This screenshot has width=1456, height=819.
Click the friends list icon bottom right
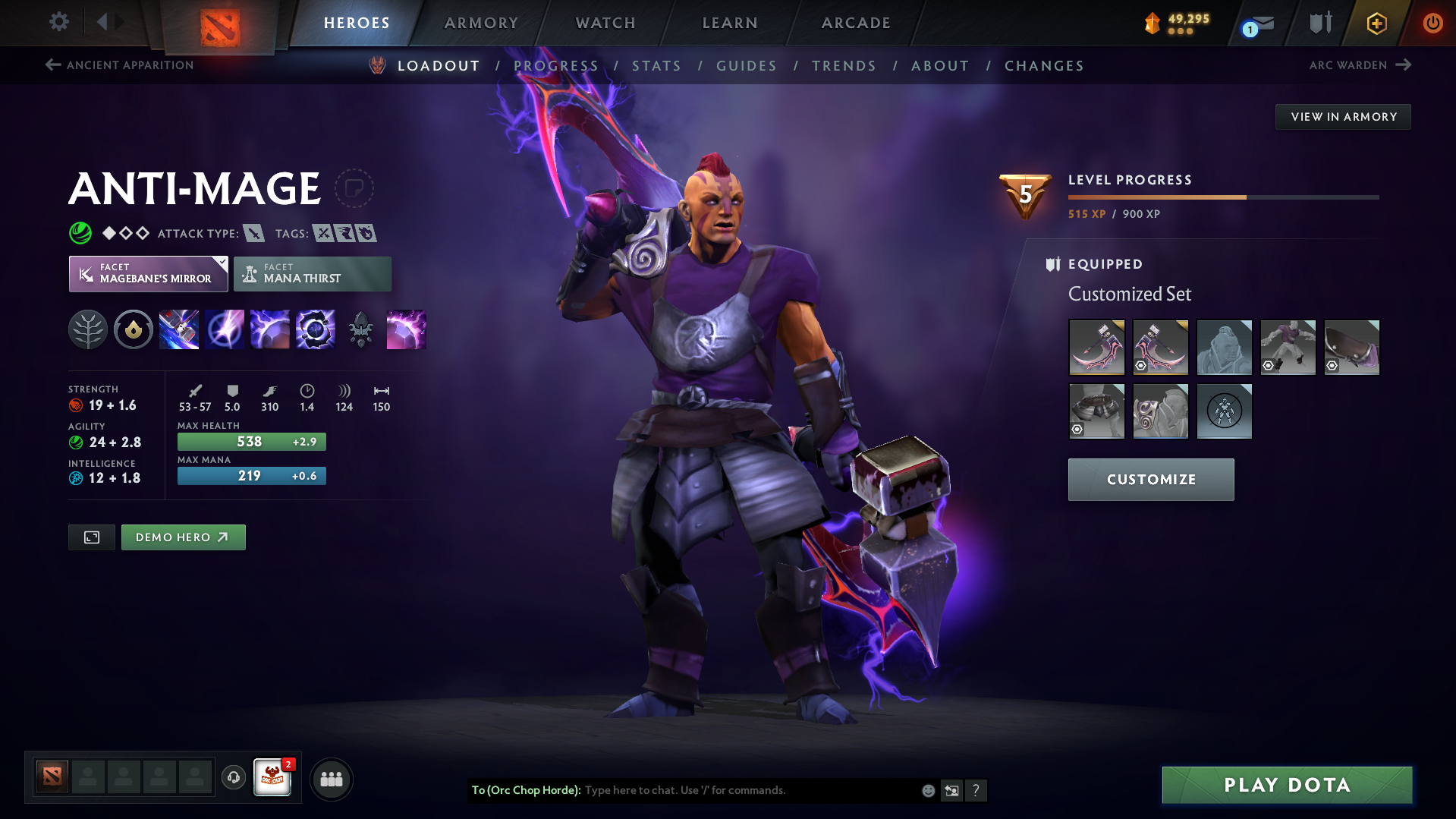click(x=331, y=778)
